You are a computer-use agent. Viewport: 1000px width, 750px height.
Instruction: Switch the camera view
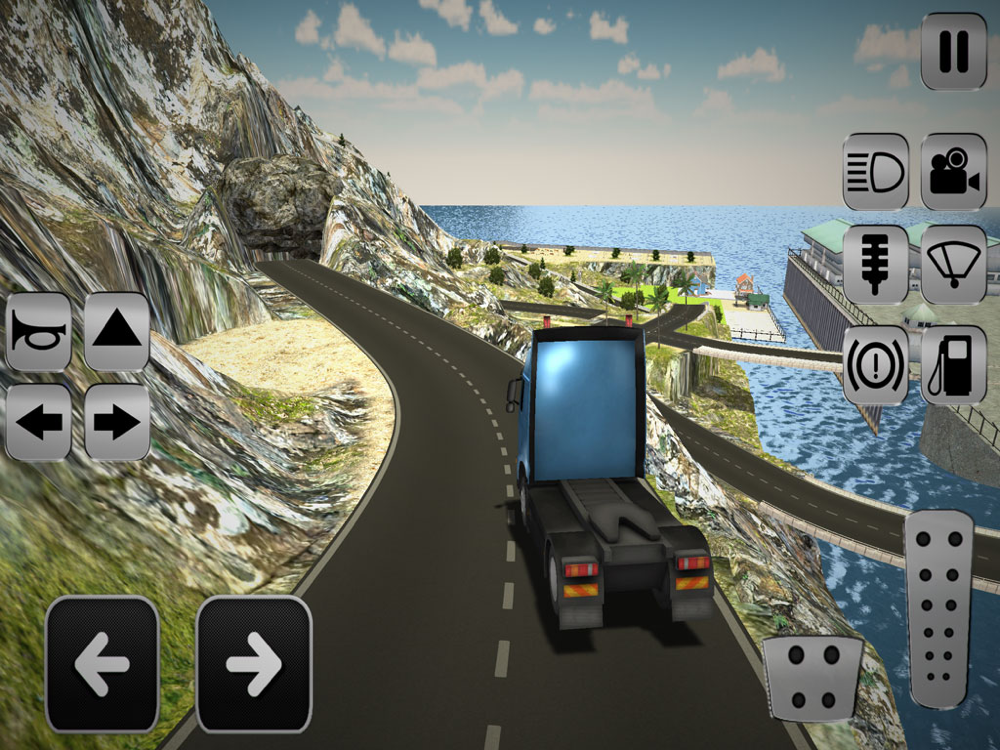click(953, 172)
